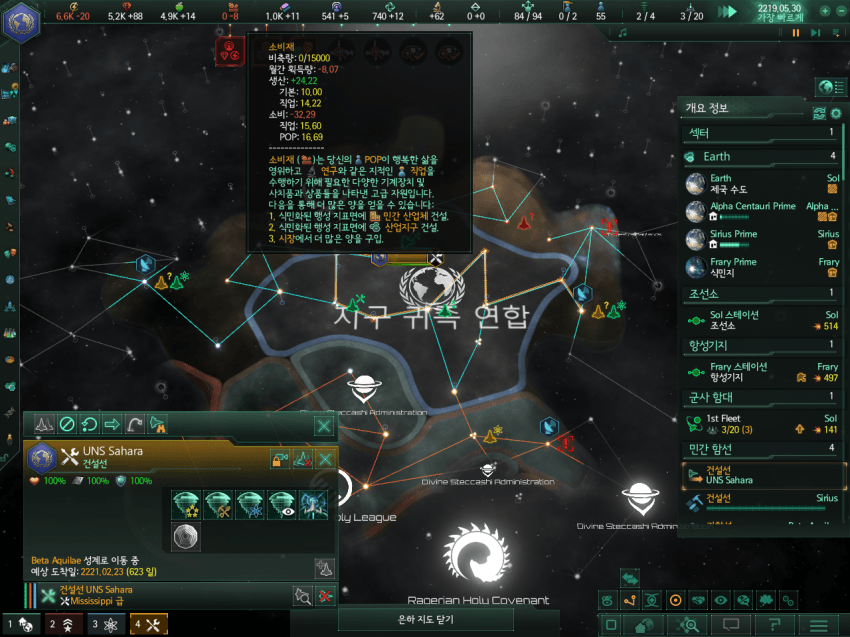This screenshot has width=850, height=637.
Task: Increase game speed with the plus button
Action: click(x=824, y=11)
